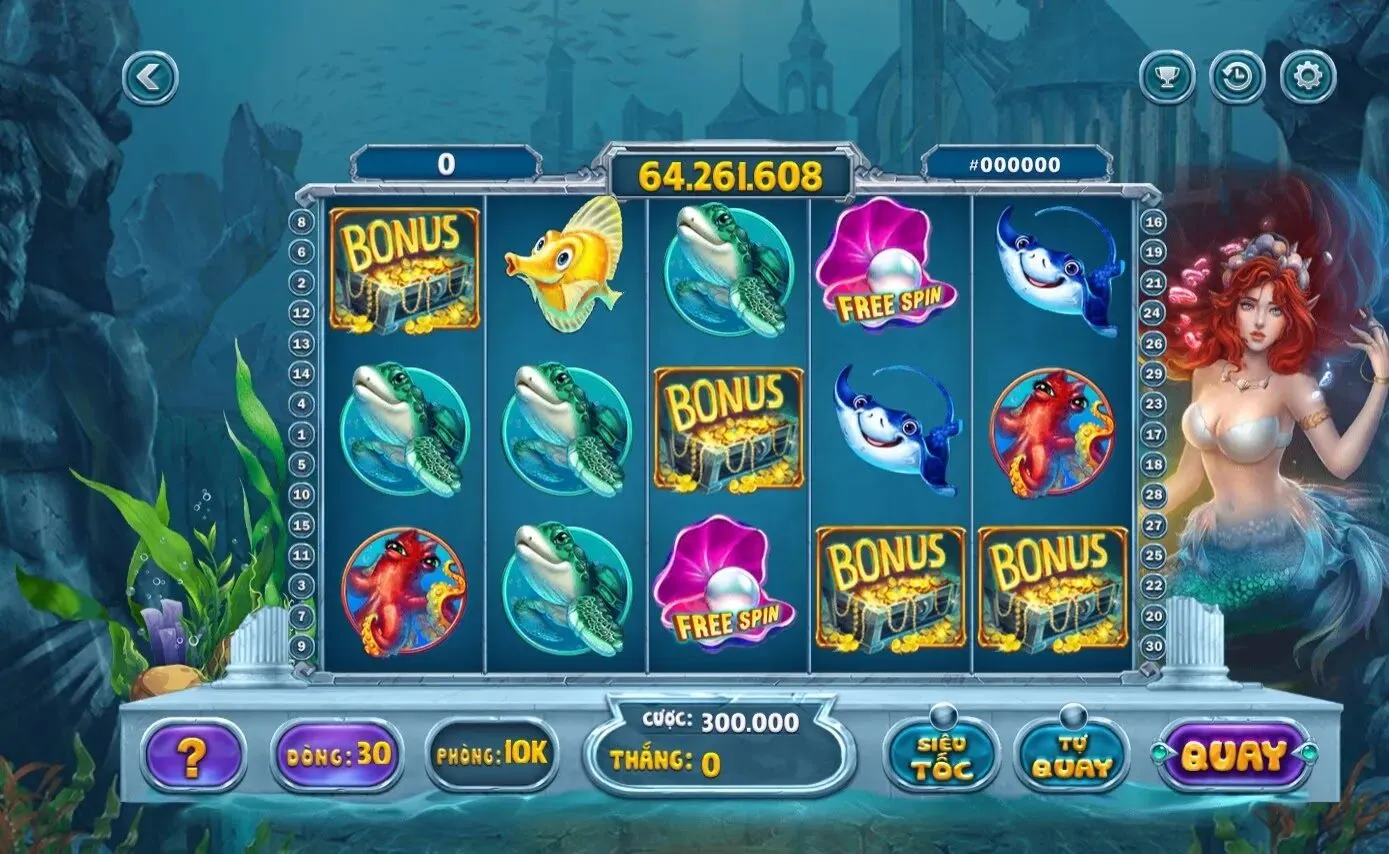The width and height of the screenshot is (1389, 854).
Task: Select the Phòng 10K room option
Action: tap(492, 754)
